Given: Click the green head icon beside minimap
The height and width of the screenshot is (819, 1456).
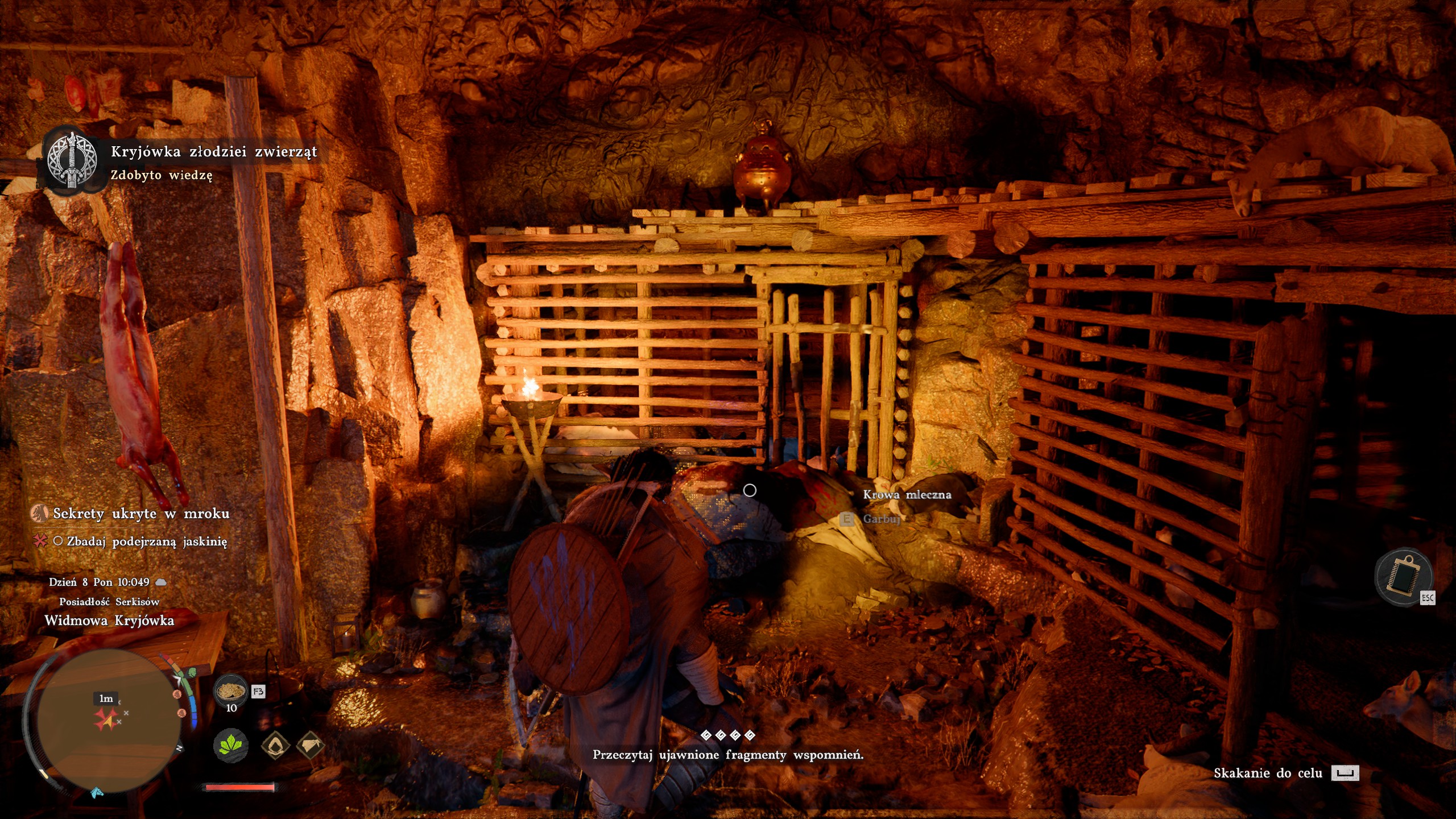Looking at the screenshot, I should [191, 673].
